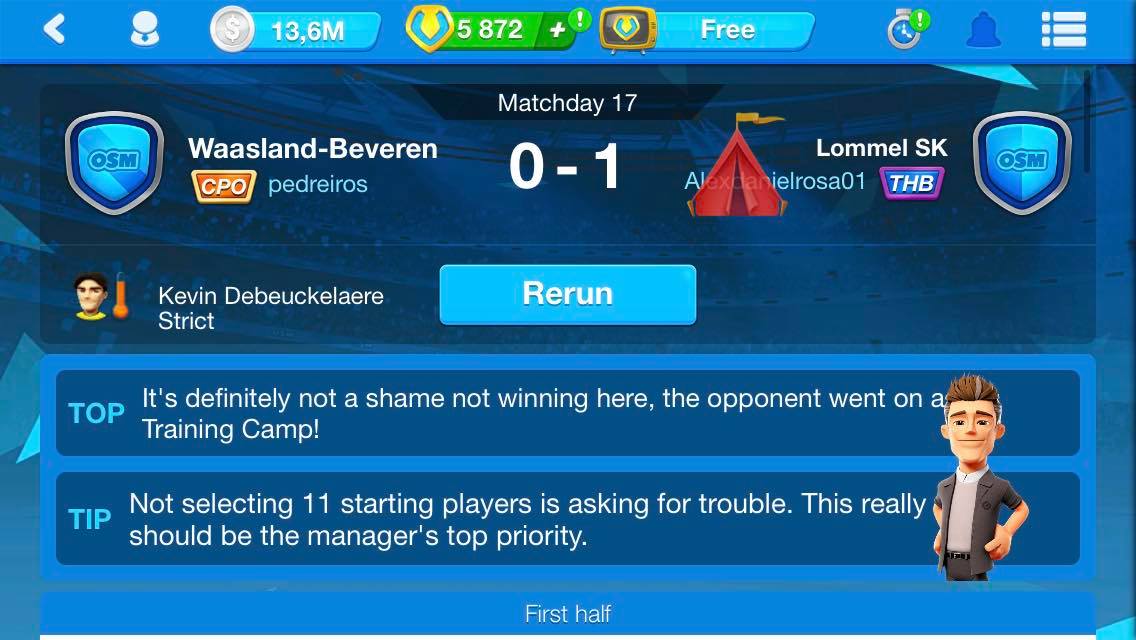This screenshot has width=1136, height=640.
Task: Open manager pedreiros profile
Action: 317,185
